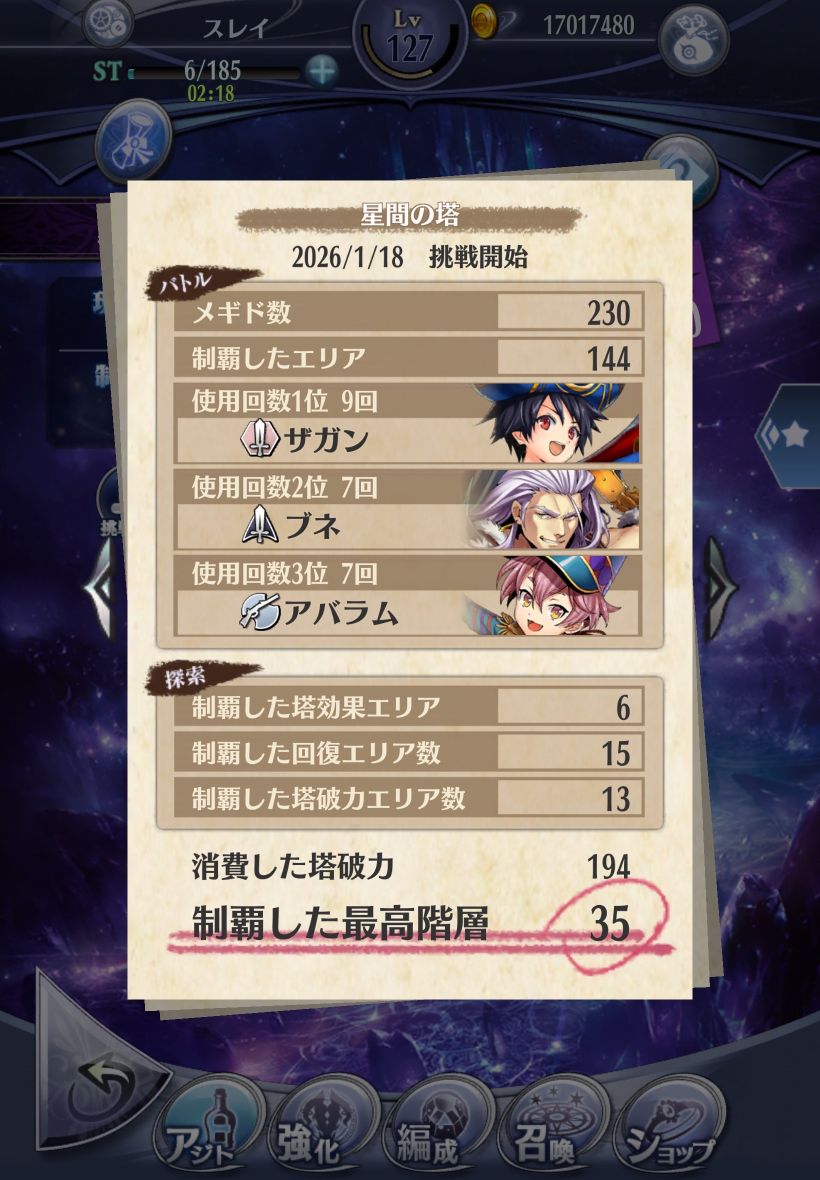This screenshot has height=1180, width=820.
Task: Open the star hexagon side tab
Action: tap(790, 436)
